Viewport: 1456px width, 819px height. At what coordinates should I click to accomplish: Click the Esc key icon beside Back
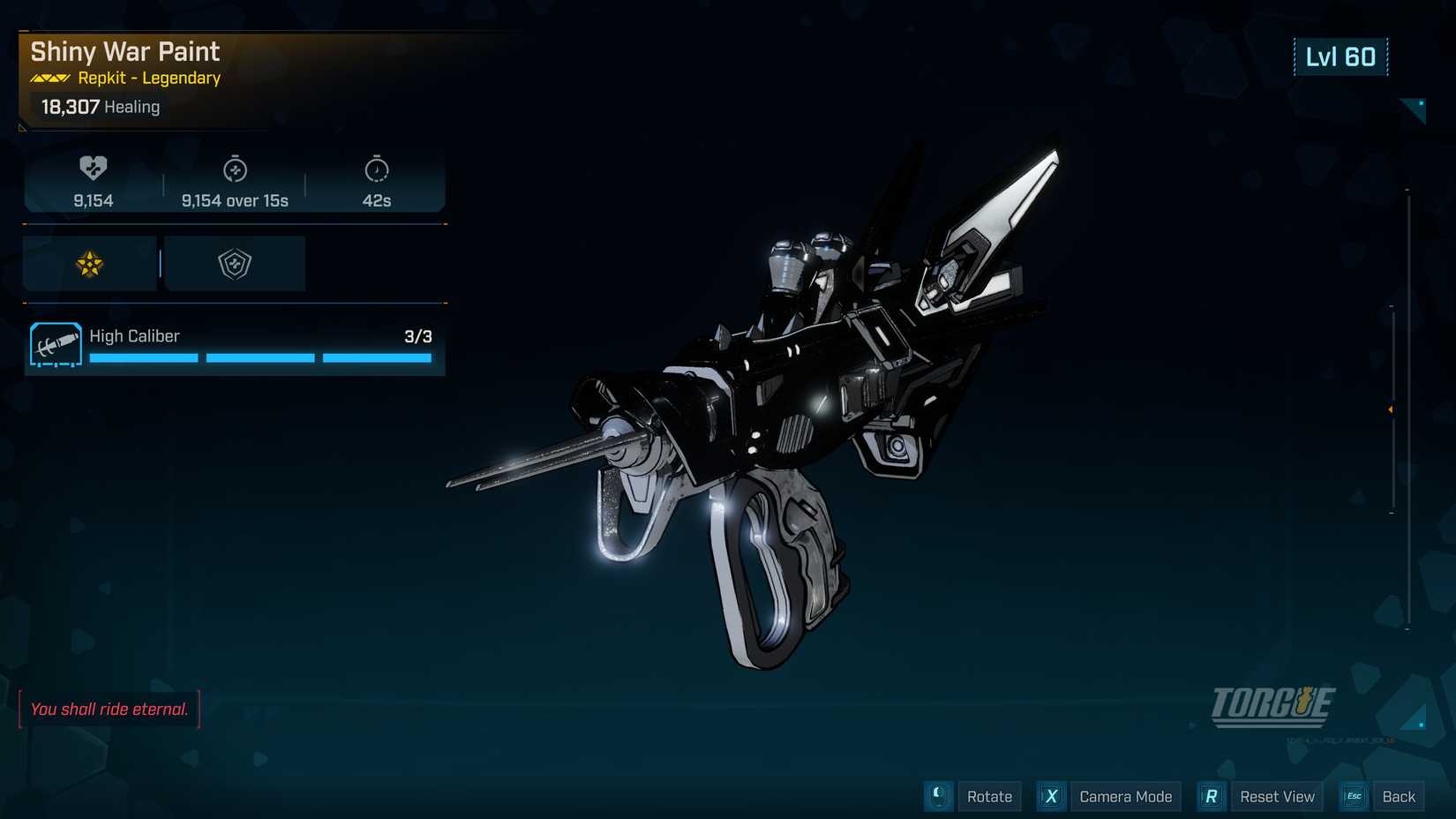point(1353,796)
